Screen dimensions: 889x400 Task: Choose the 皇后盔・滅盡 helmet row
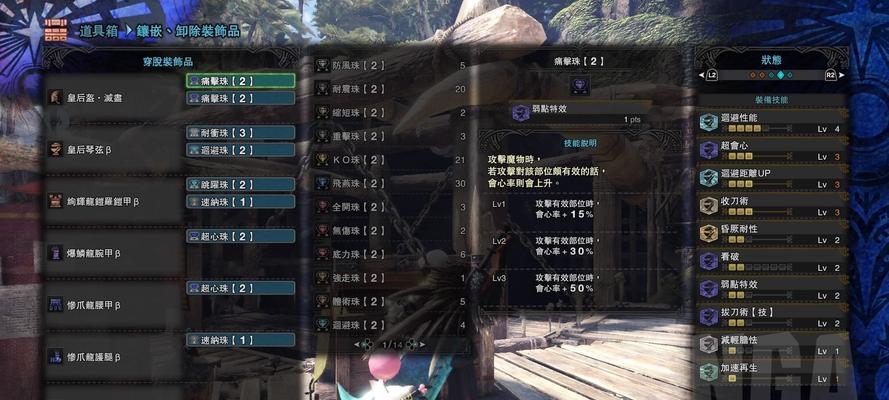(x=110, y=97)
